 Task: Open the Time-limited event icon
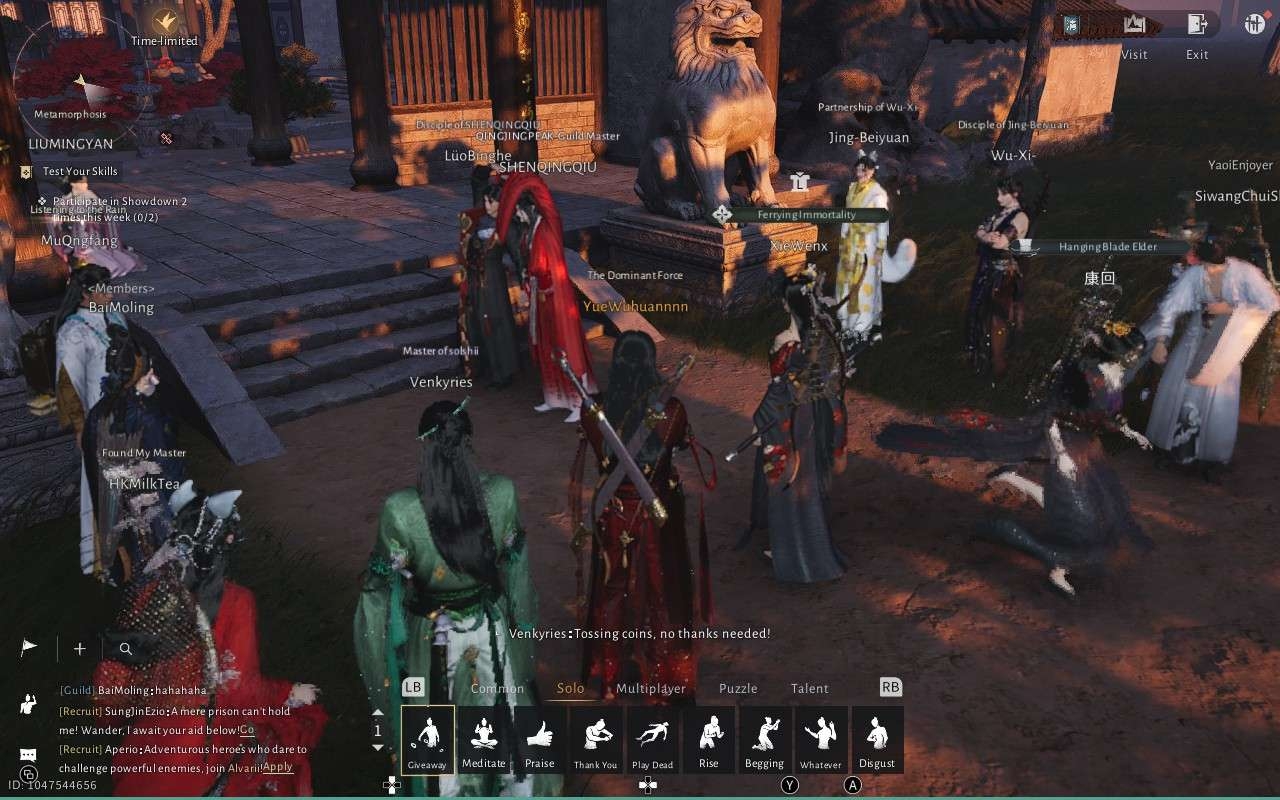click(x=165, y=20)
